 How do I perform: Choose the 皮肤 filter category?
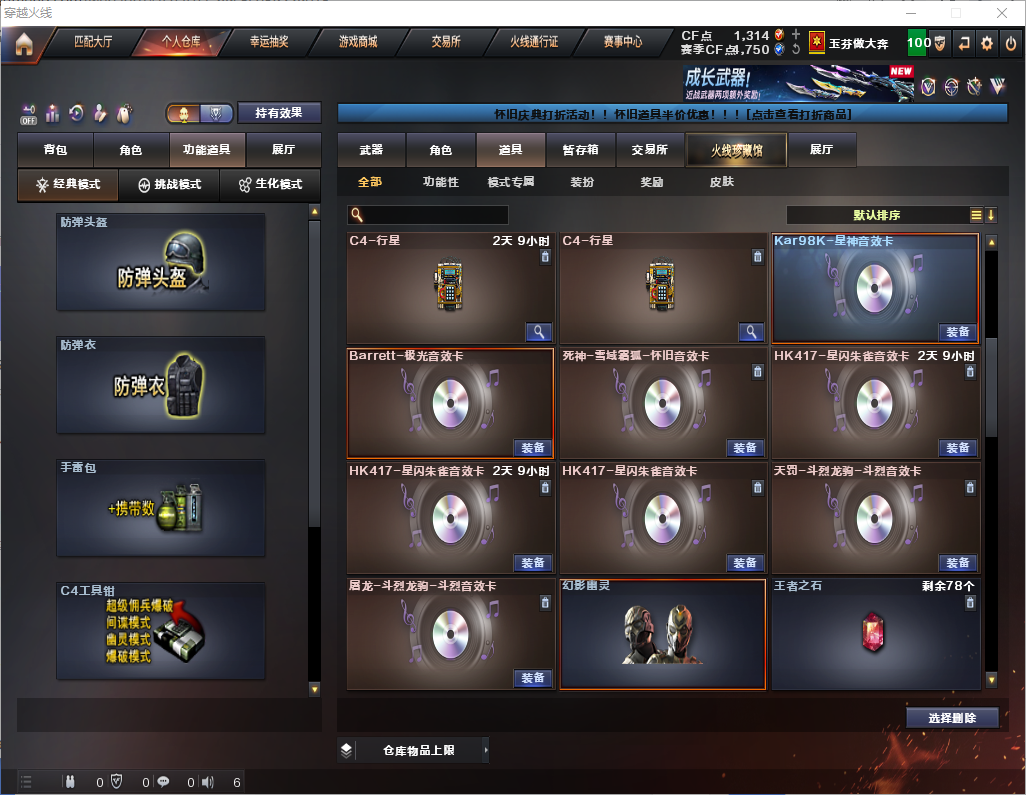[721, 182]
